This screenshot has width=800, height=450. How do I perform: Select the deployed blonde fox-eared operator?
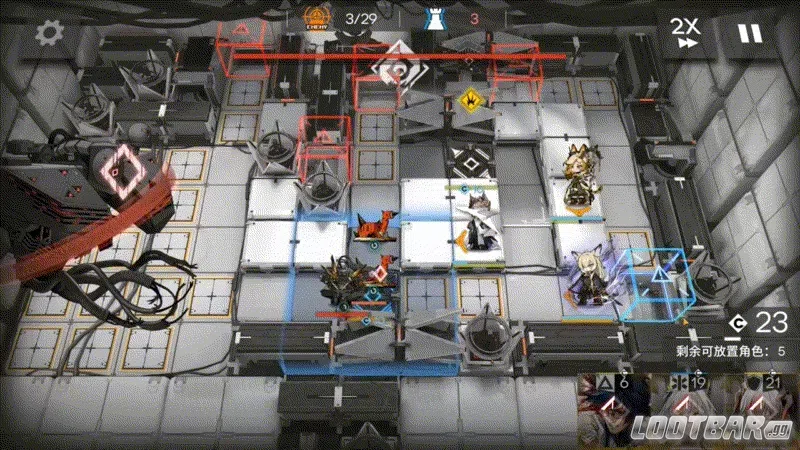point(583,278)
